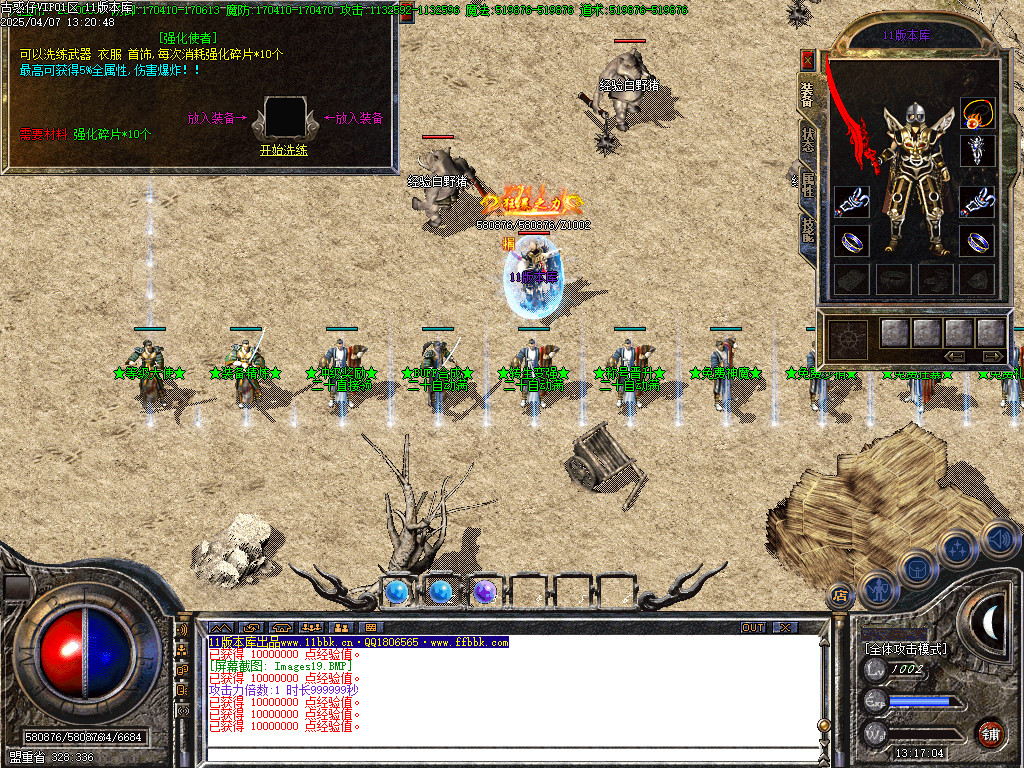
Task: Close the character equipment panel
Action: (808, 60)
